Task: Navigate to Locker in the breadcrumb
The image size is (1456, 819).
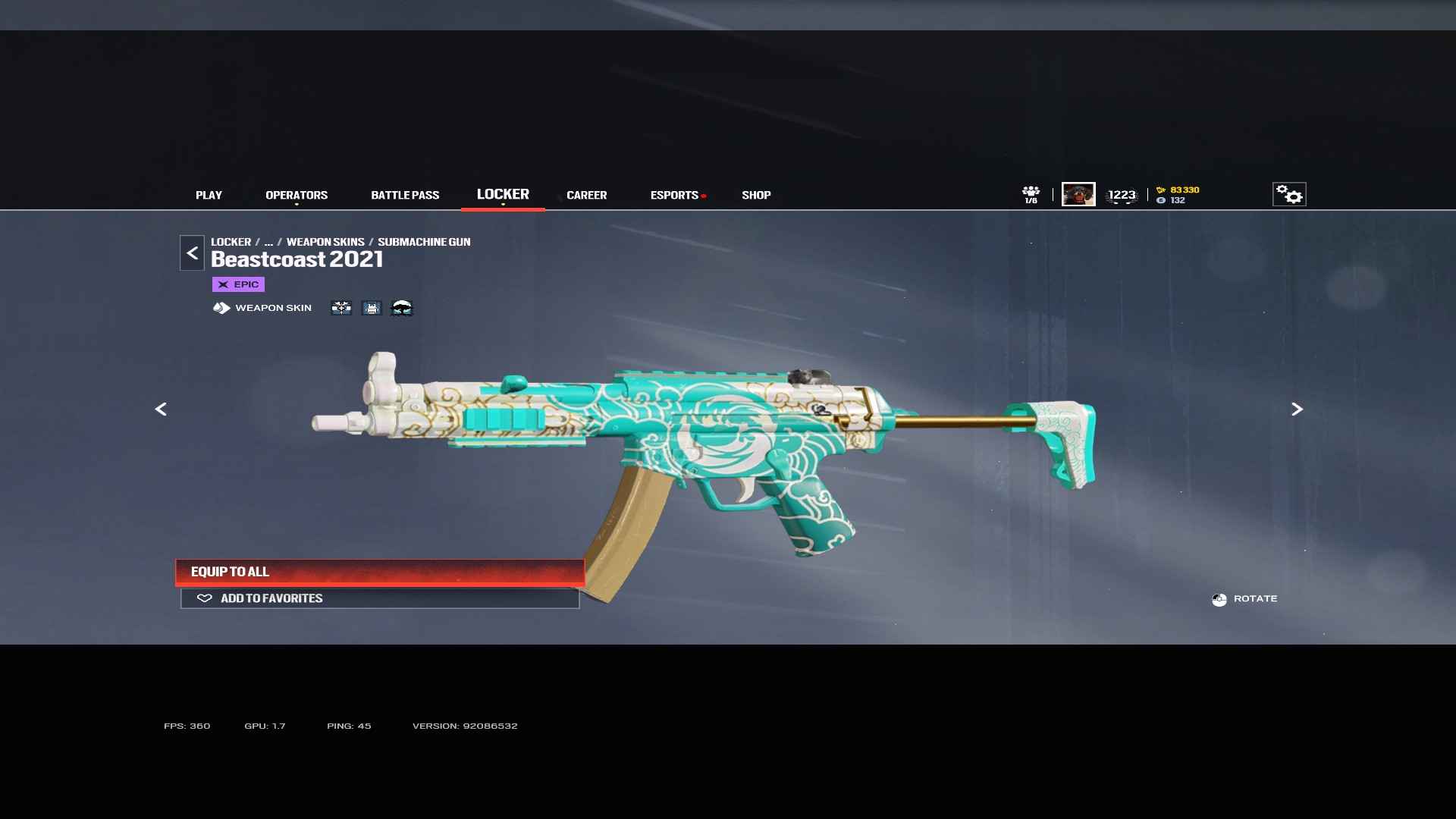Action: pos(231,242)
